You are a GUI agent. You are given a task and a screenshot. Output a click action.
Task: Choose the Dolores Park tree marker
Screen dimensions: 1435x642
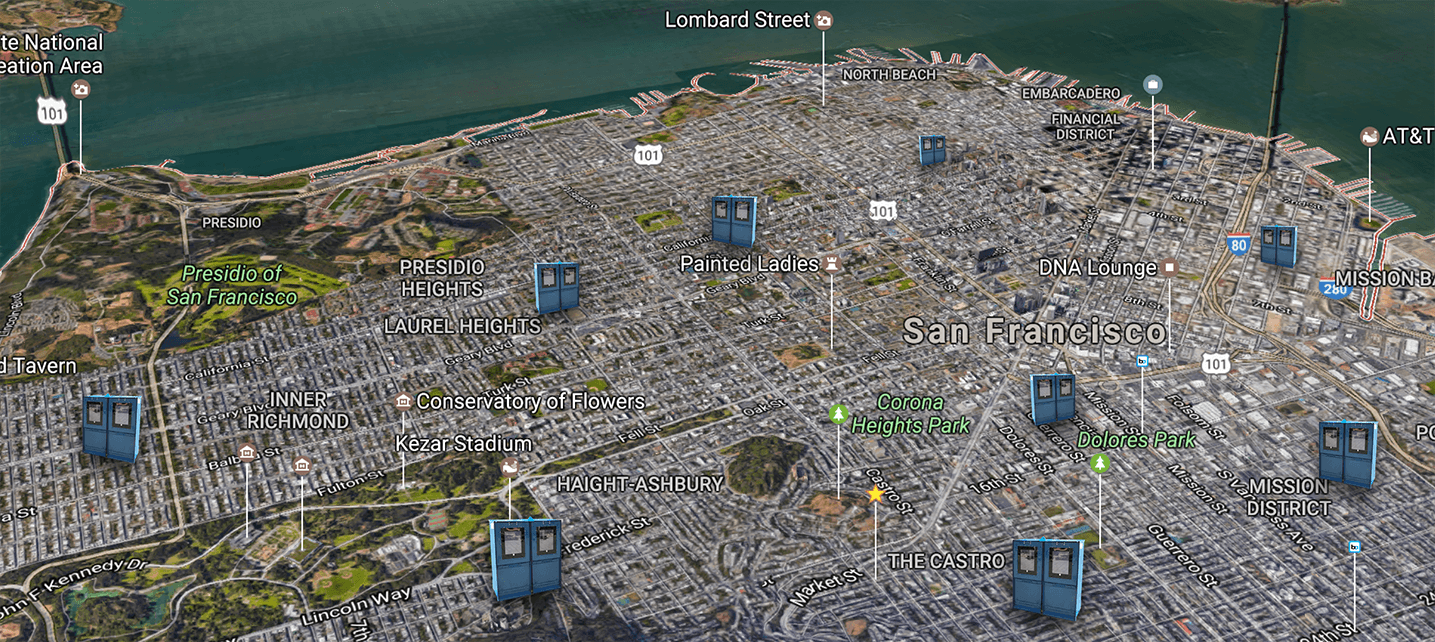point(1100,462)
